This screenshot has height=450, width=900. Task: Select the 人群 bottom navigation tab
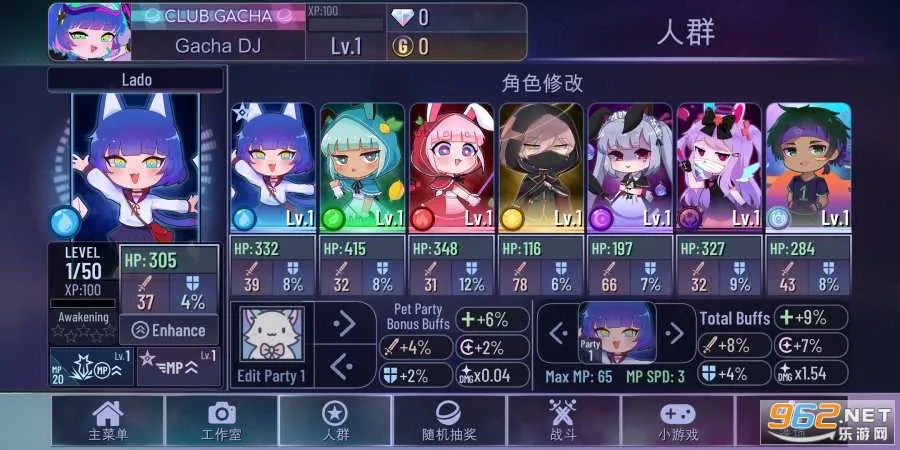click(335, 422)
